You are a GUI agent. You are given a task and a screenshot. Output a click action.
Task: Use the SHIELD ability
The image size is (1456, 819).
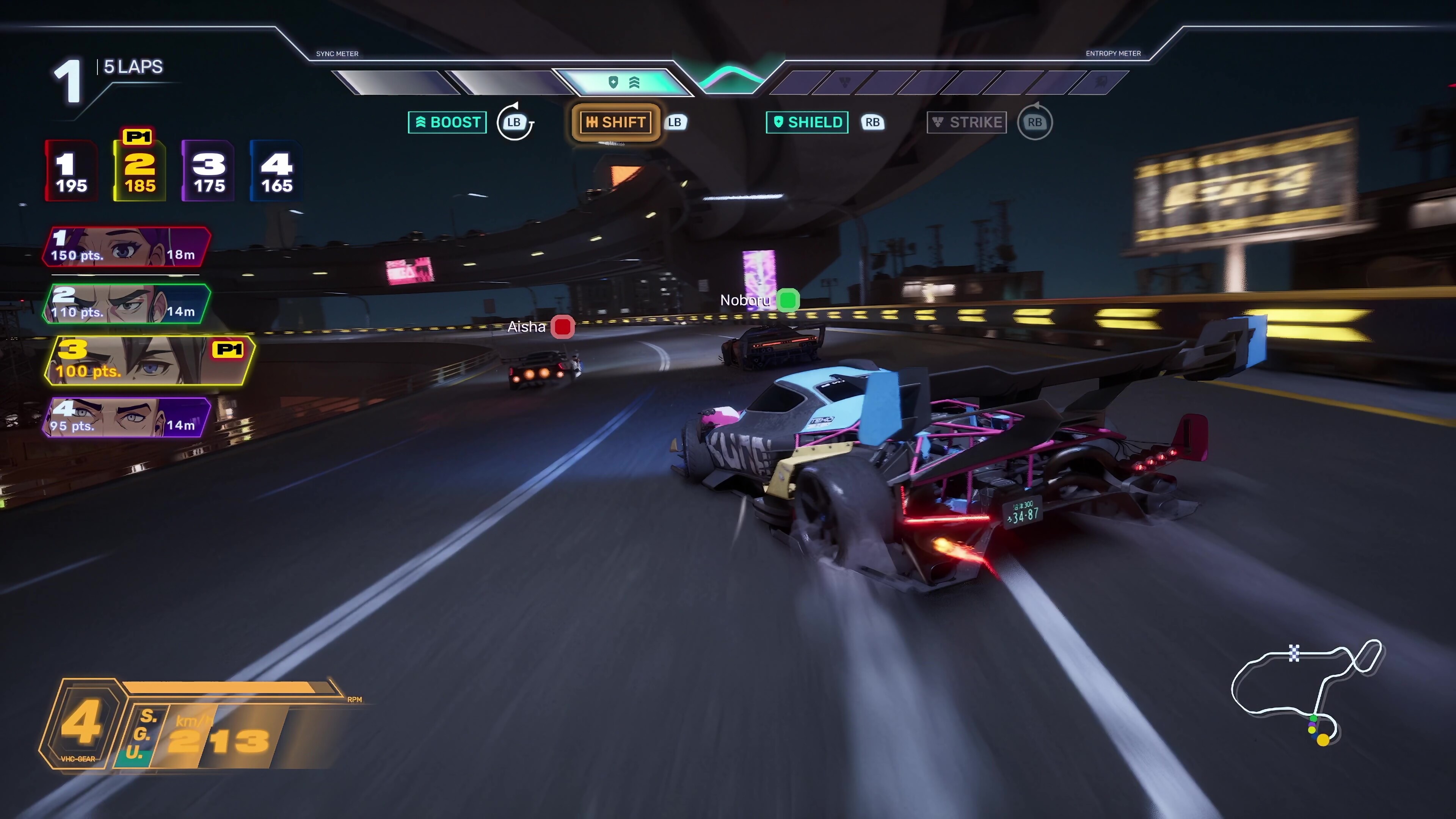(806, 122)
